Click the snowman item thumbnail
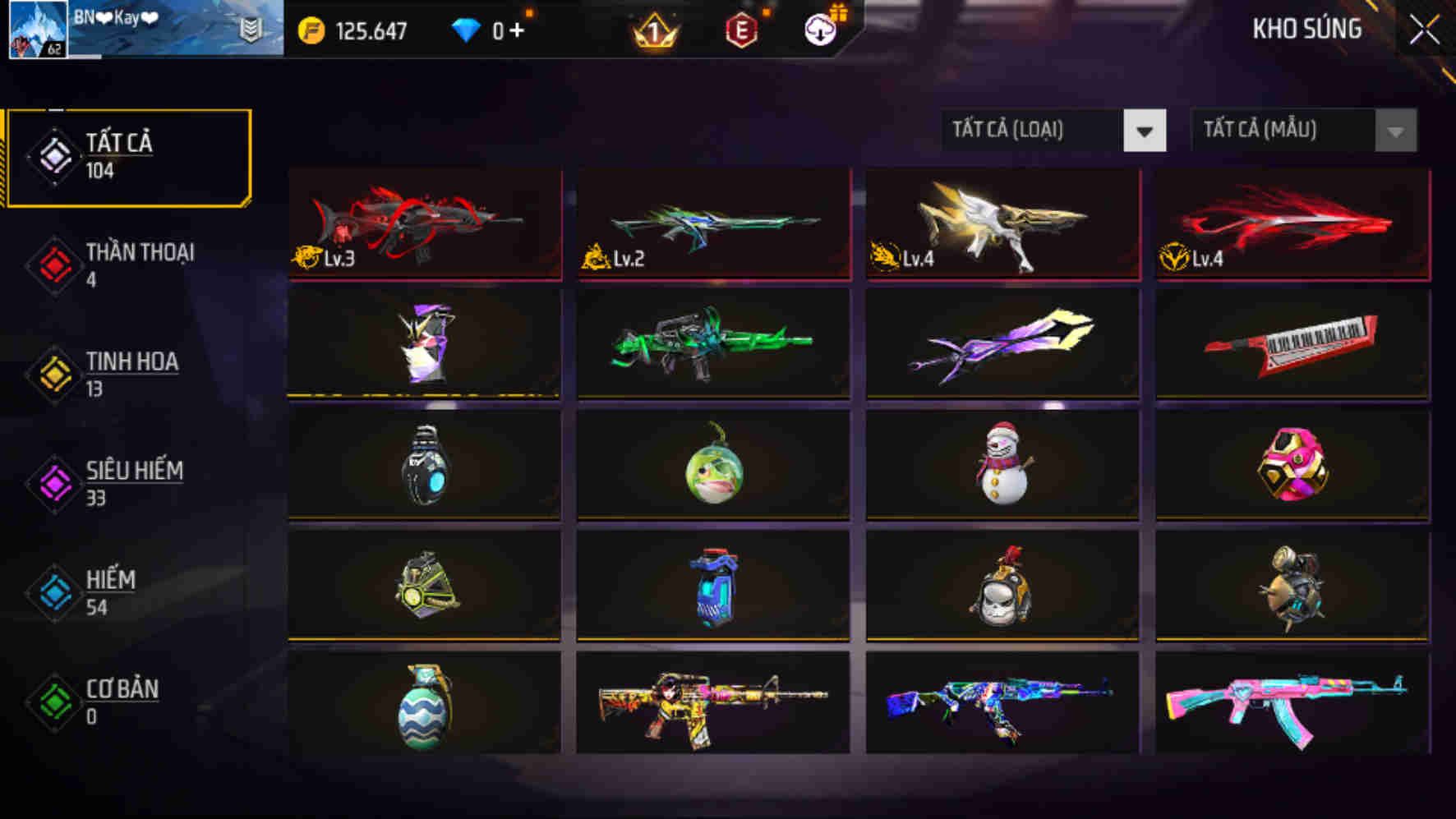 1002,466
